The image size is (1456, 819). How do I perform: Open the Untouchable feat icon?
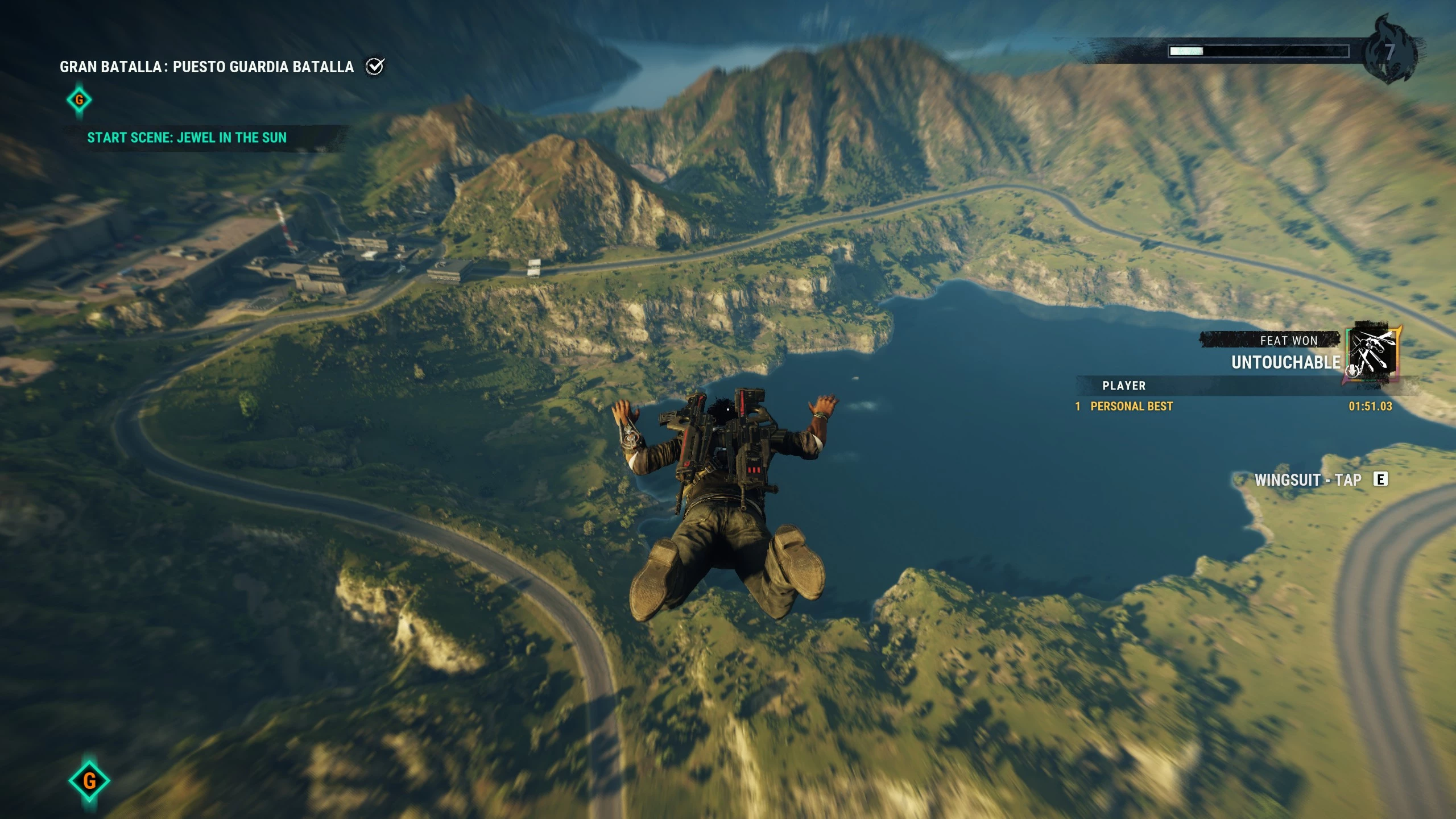tap(1371, 354)
